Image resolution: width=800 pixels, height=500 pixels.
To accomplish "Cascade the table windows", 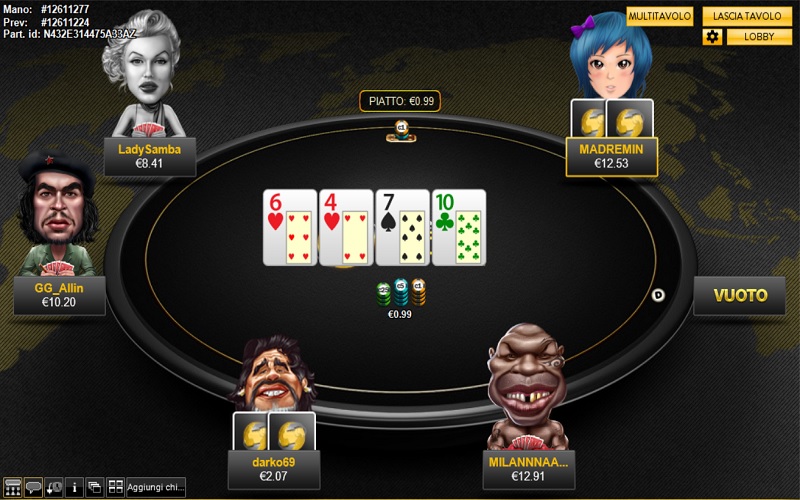I will (95, 488).
